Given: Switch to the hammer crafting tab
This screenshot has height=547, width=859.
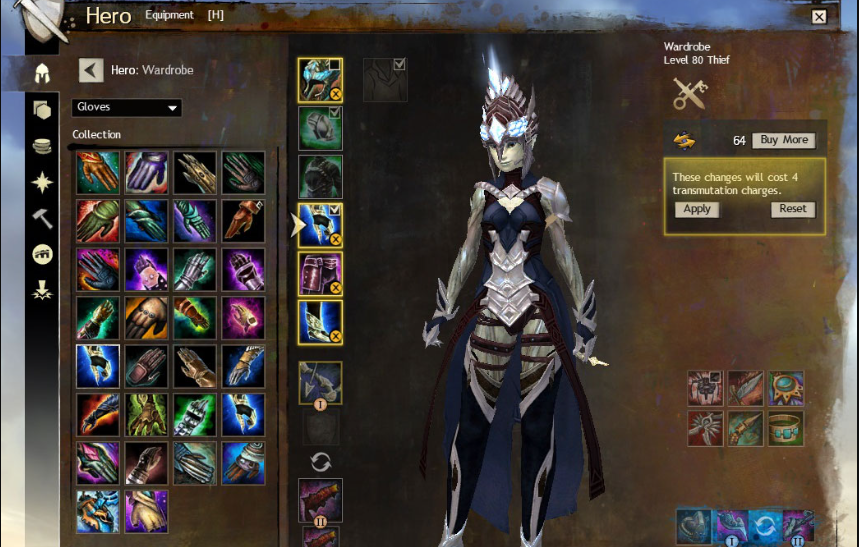Looking at the screenshot, I should [x=42, y=218].
